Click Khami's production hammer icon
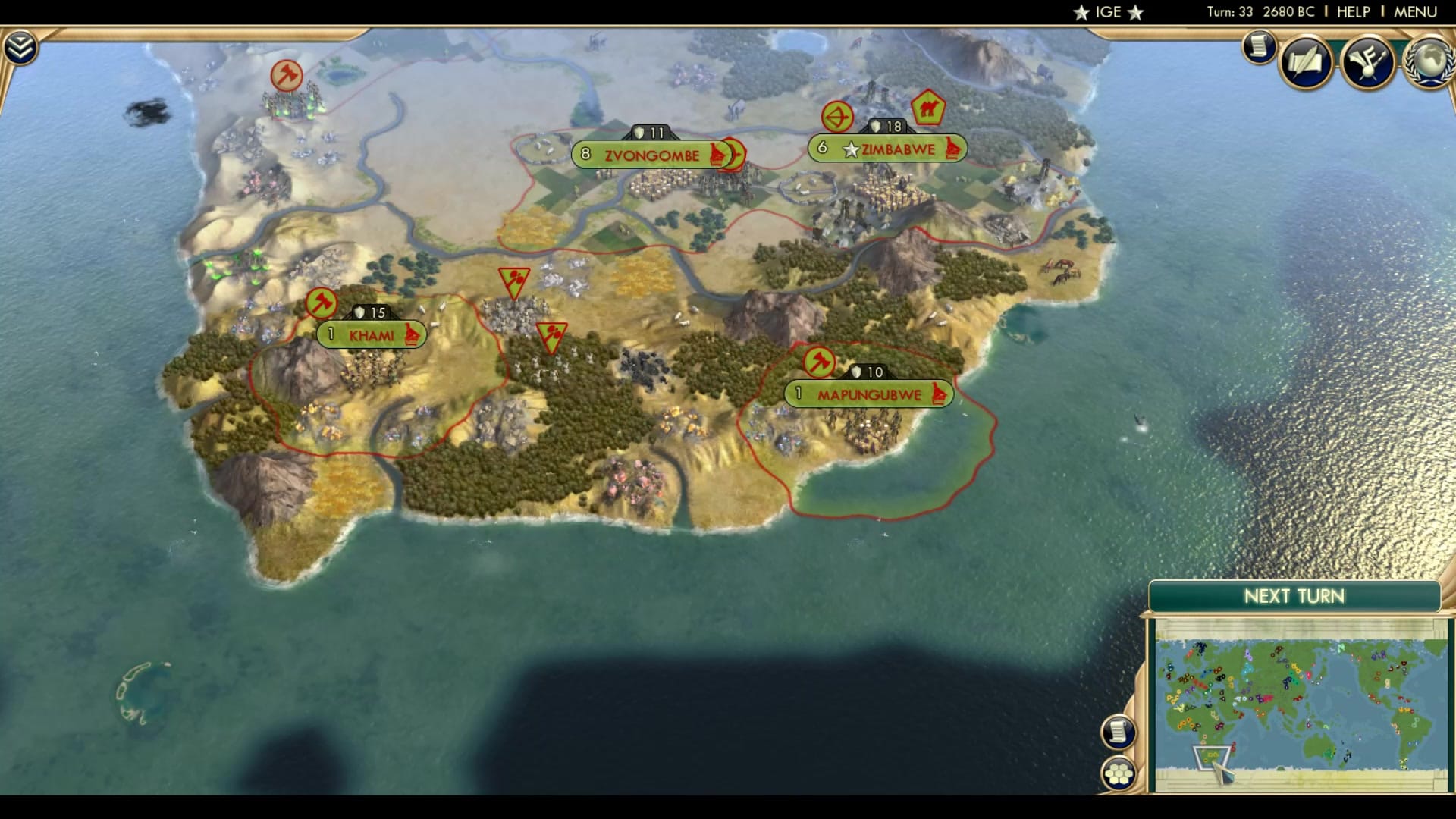 point(322,302)
